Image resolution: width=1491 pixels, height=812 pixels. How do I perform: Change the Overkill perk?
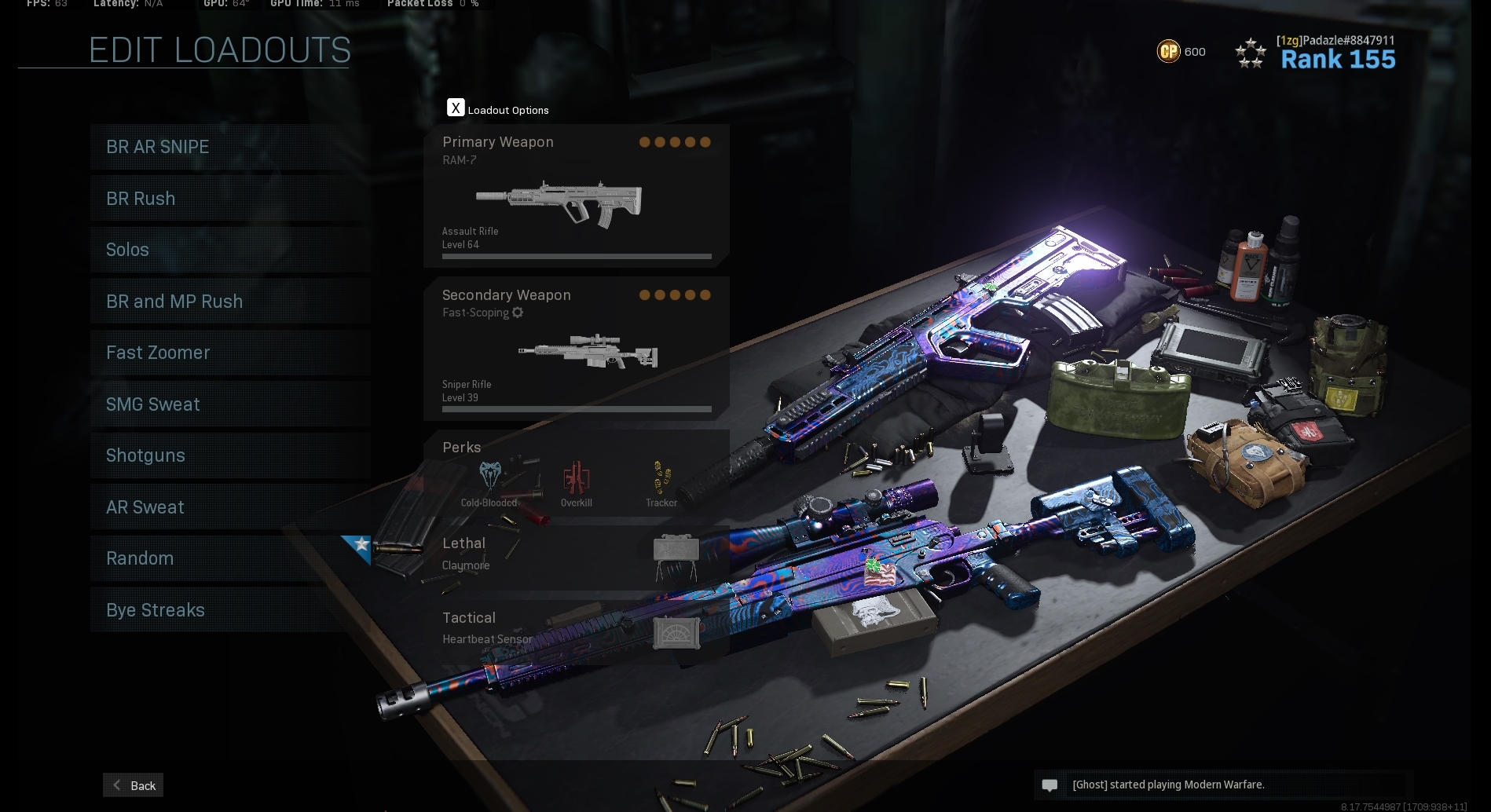pos(576,481)
